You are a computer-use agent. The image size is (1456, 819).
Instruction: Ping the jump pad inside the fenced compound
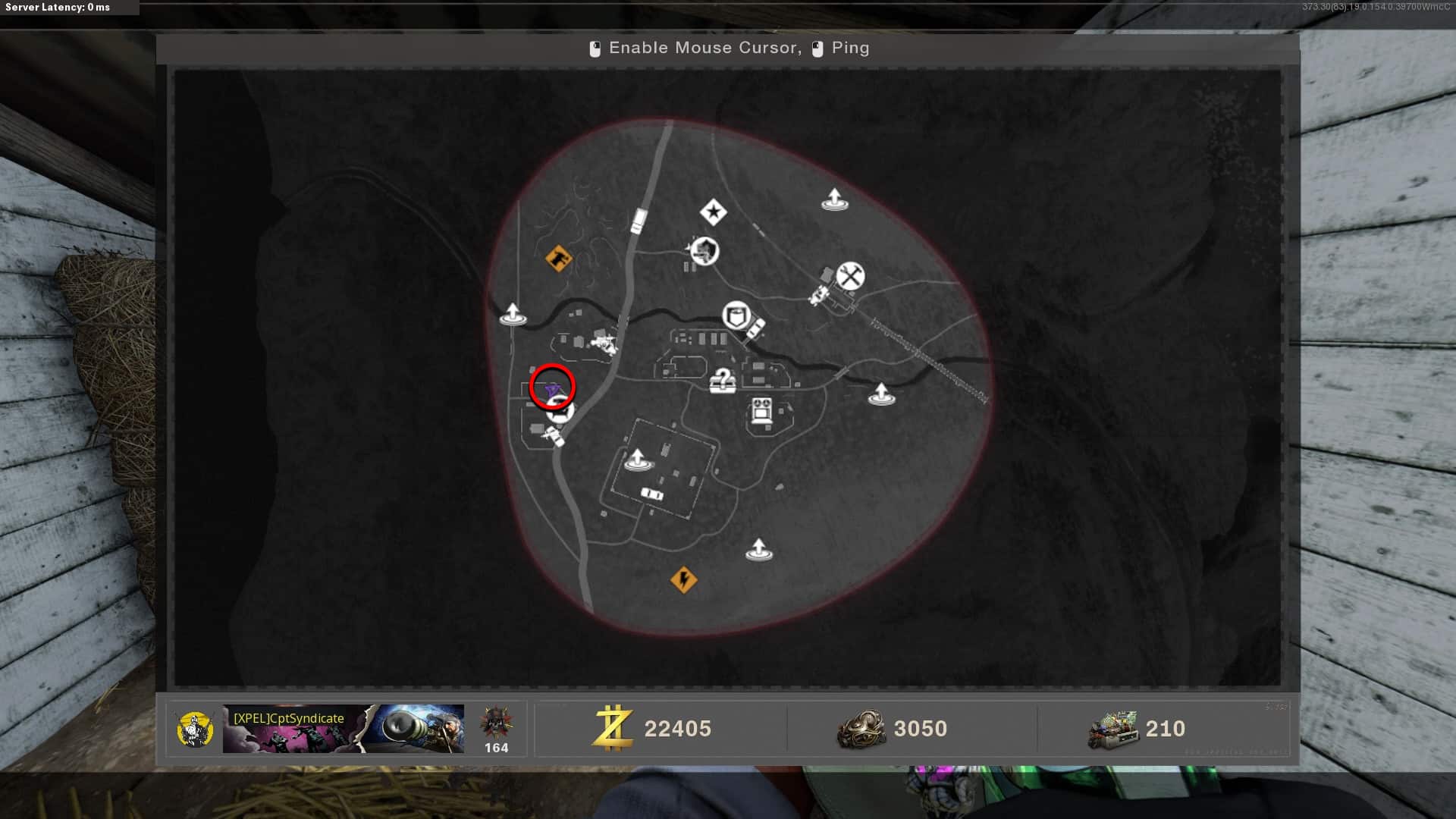pos(637,459)
